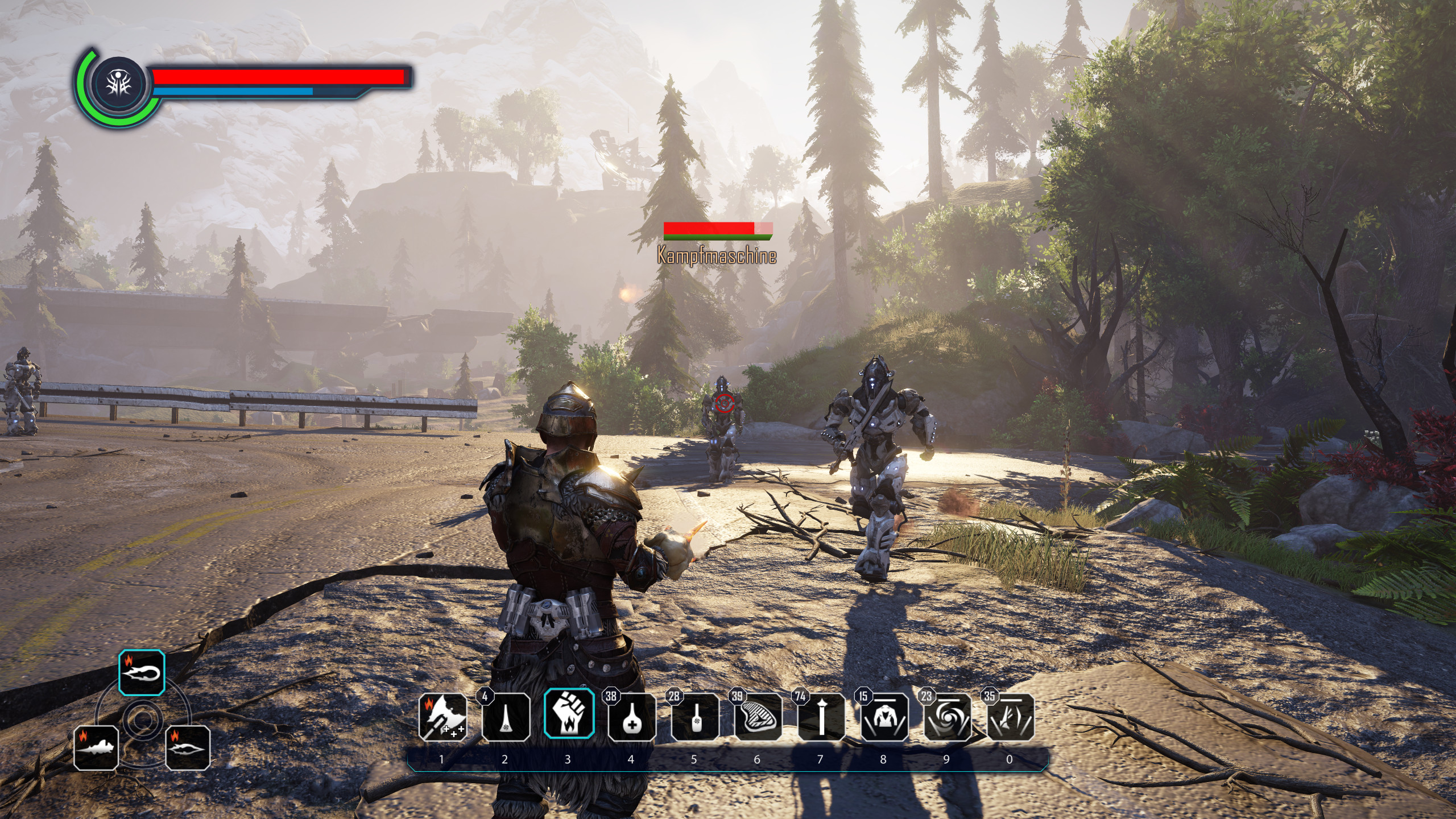Select the fire lance spell, bottom-right of wheel
This screenshot has height=819, width=1456.
click(x=188, y=747)
